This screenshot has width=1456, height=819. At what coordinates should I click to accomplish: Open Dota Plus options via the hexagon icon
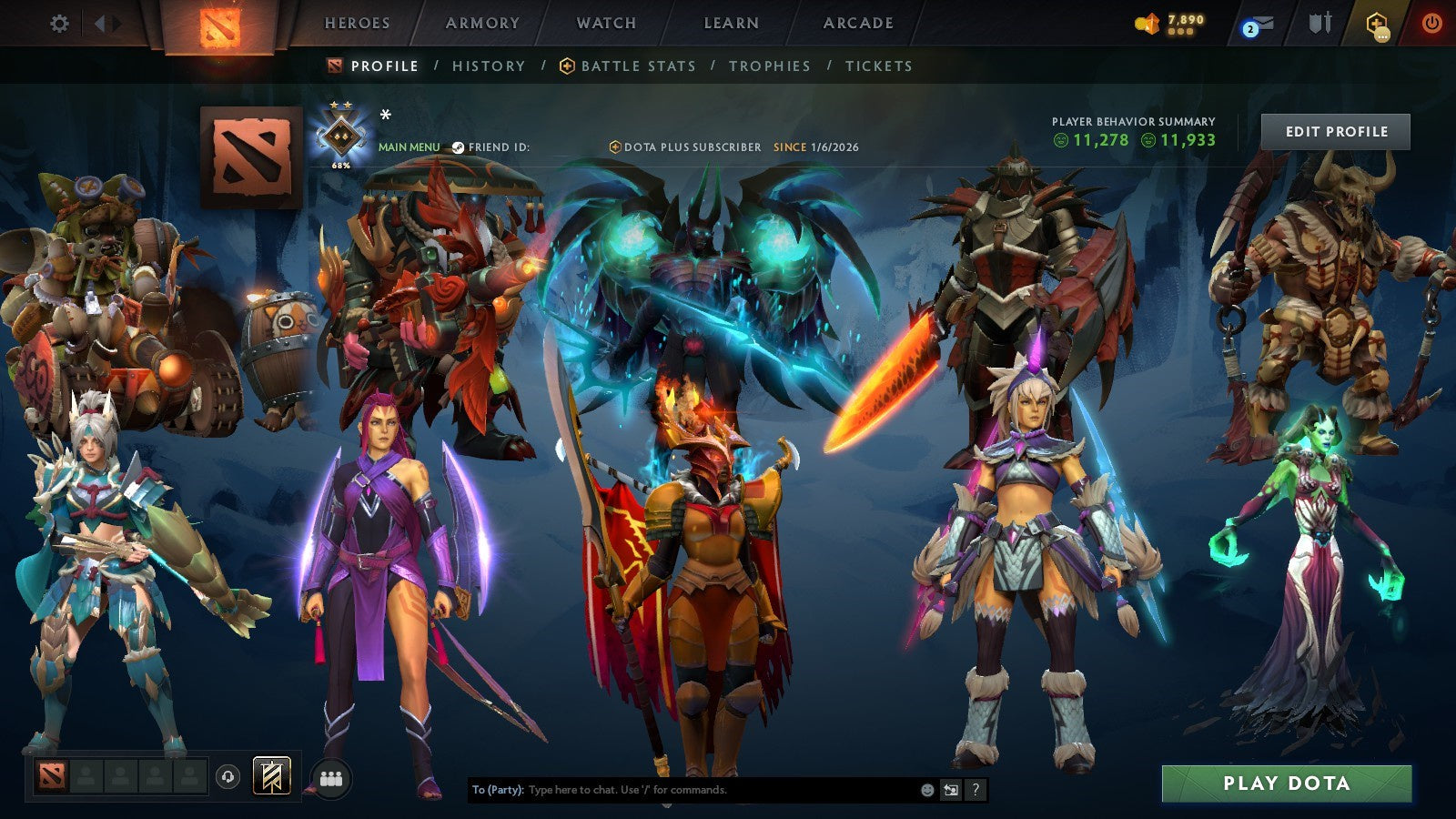[x=1377, y=25]
